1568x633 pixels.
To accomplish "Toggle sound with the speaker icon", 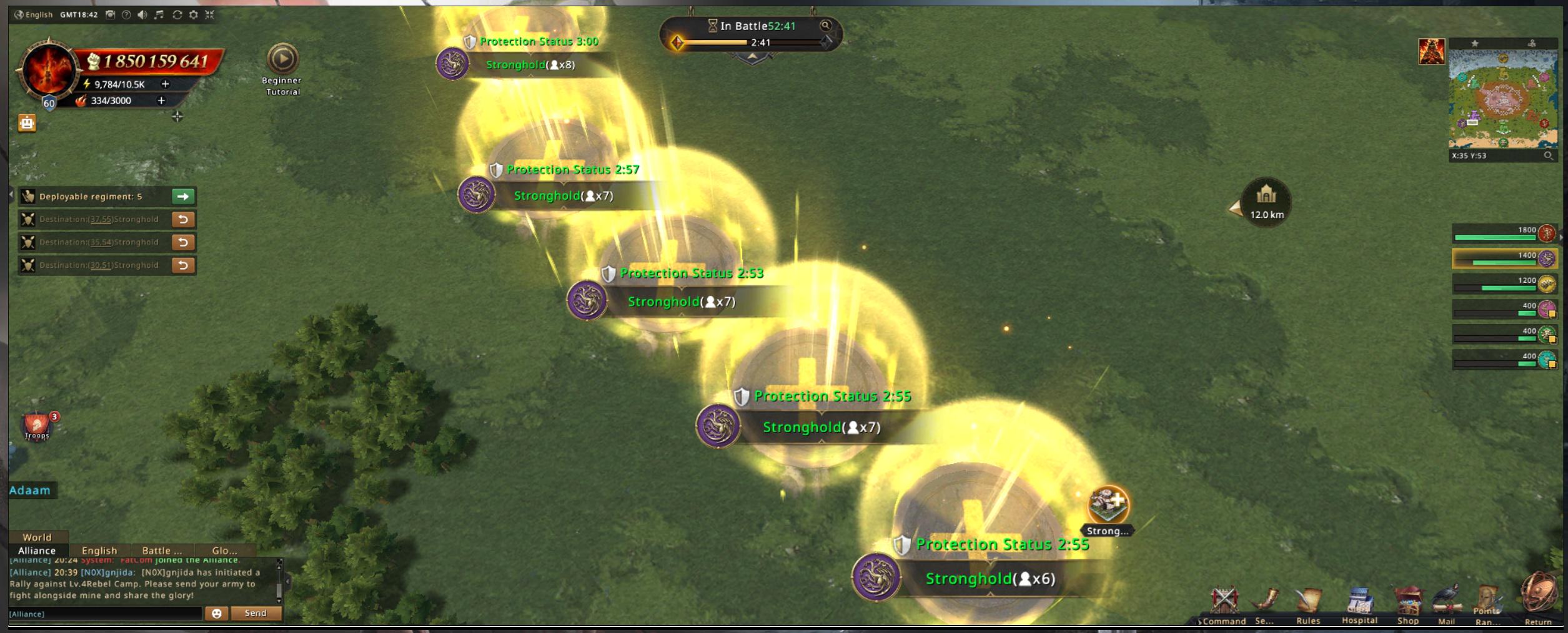I will (142, 14).
